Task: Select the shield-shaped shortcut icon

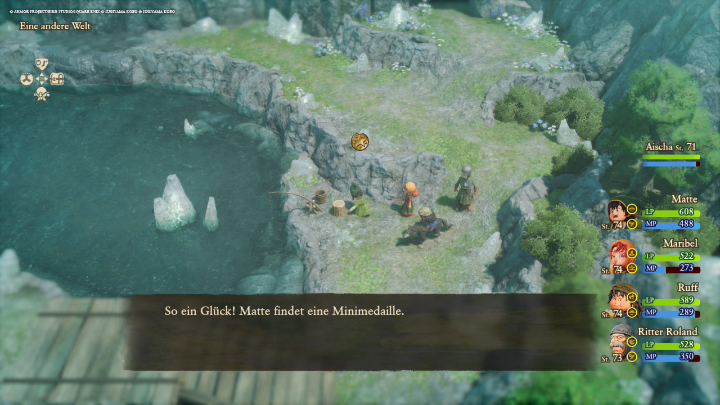Action: point(42,63)
